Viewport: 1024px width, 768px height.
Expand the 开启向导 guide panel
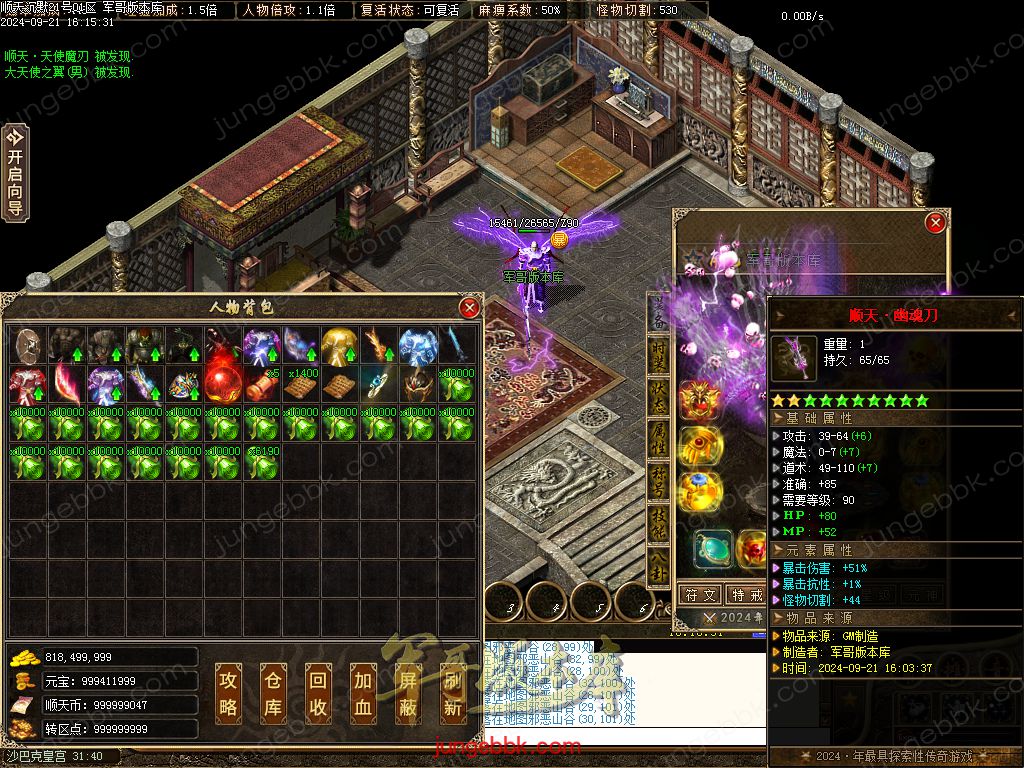click(x=15, y=171)
